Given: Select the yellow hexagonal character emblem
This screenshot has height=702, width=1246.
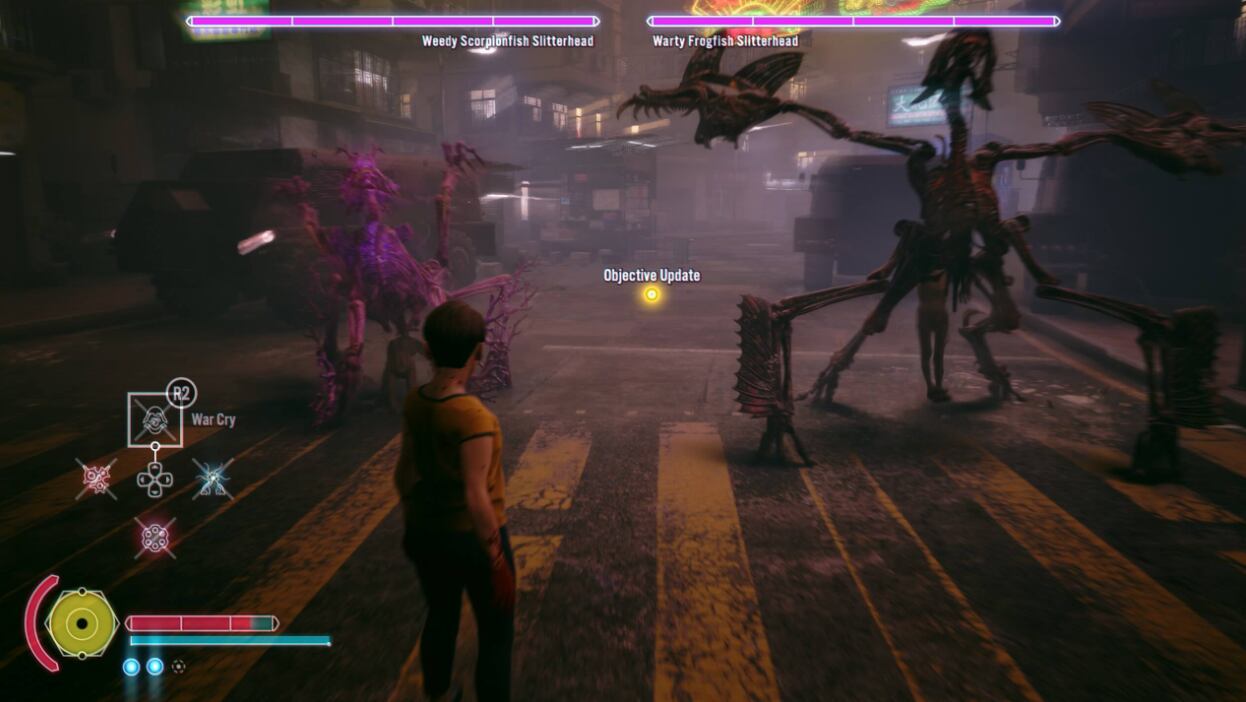Looking at the screenshot, I should pos(82,624).
